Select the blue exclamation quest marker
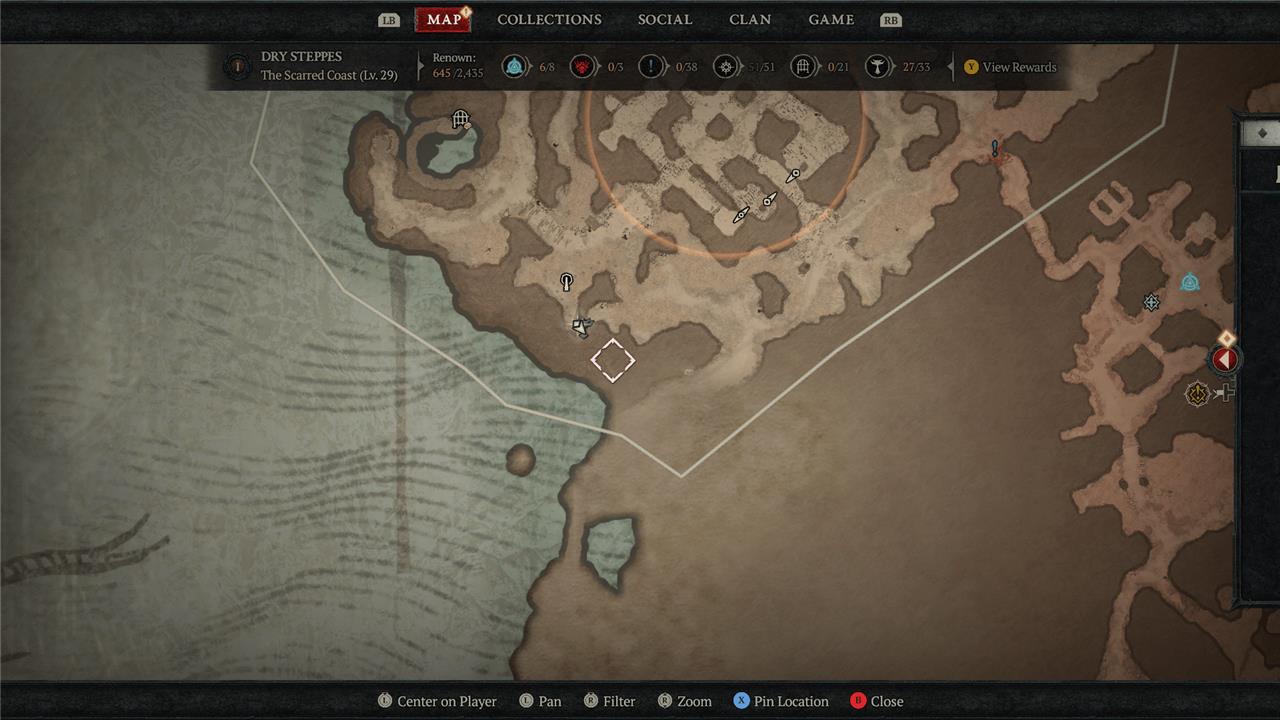 tap(995, 150)
